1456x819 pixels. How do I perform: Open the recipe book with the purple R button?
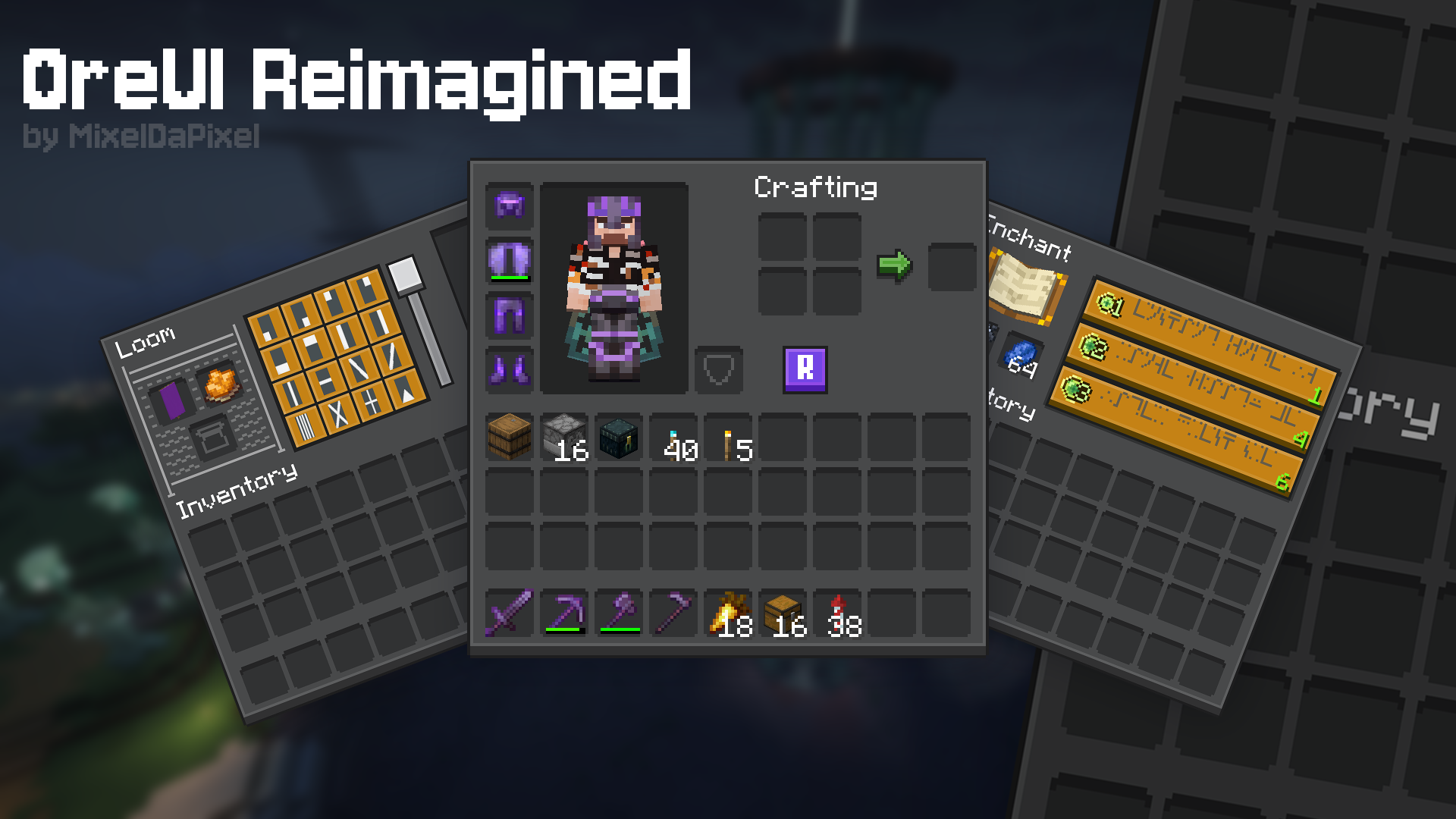(x=804, y=371)
